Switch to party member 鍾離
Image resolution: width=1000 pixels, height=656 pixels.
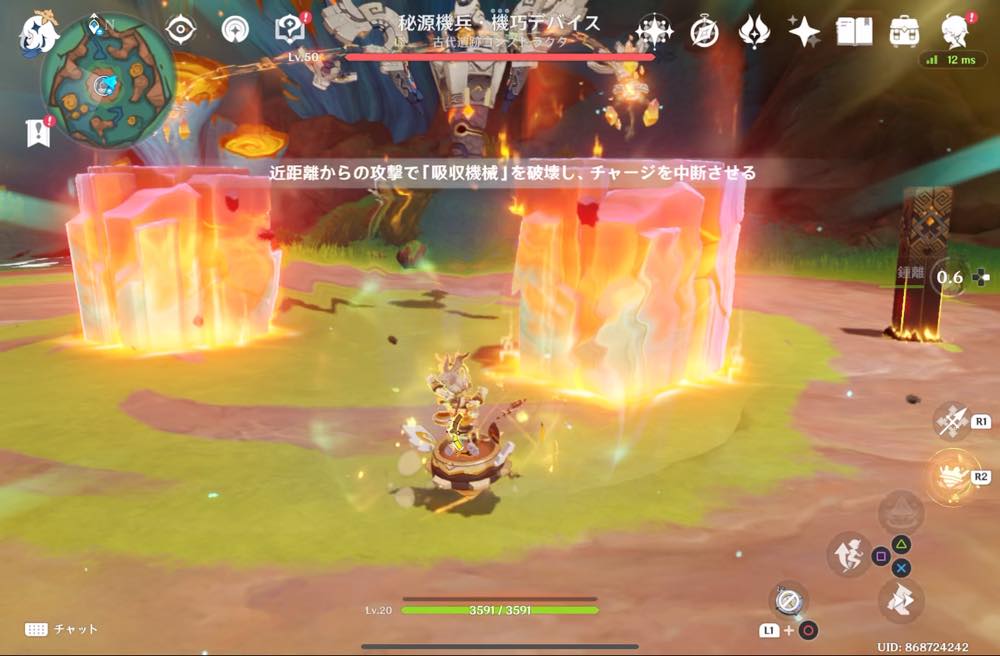point(951,278)
